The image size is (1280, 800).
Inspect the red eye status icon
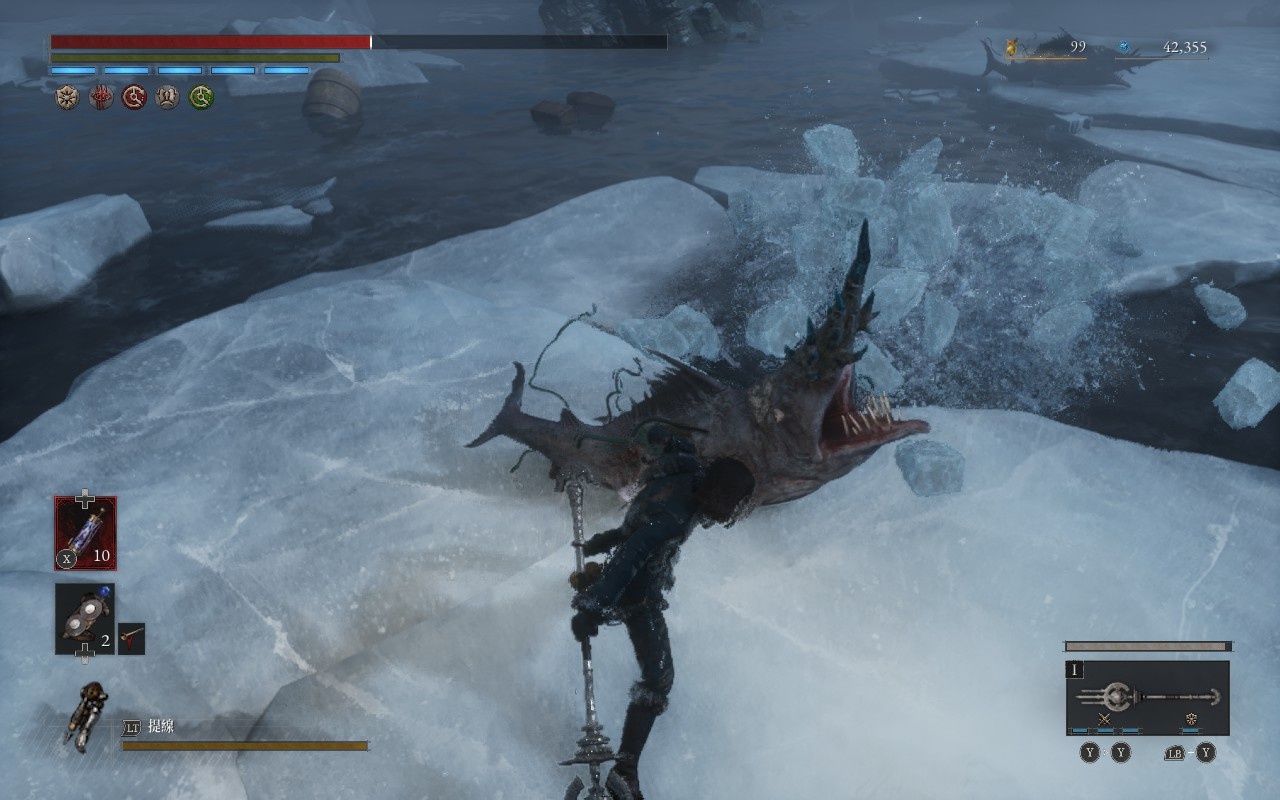click(101, 97)
